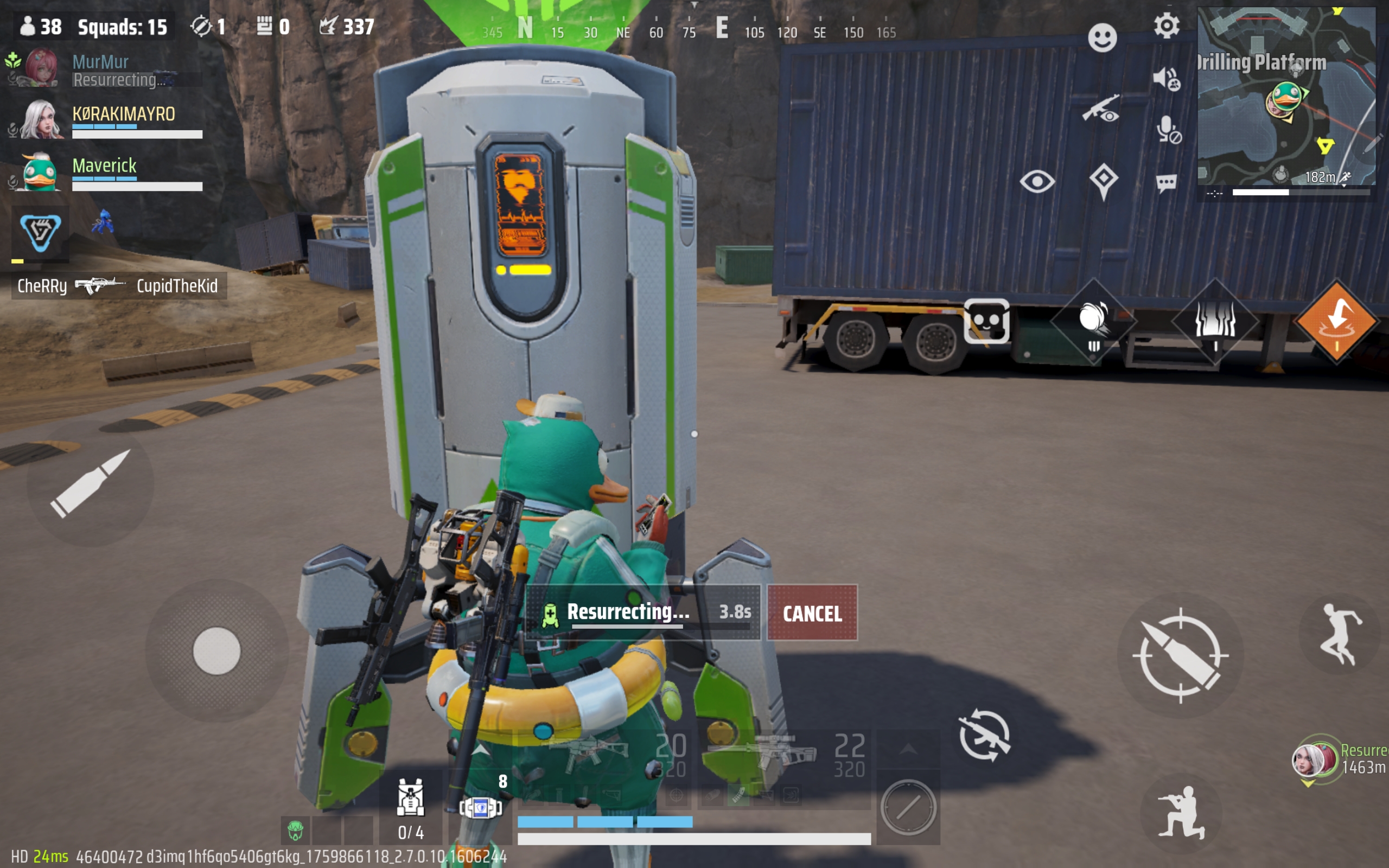
Task: Use the shield battery item
Action: [x=481, y=807]
